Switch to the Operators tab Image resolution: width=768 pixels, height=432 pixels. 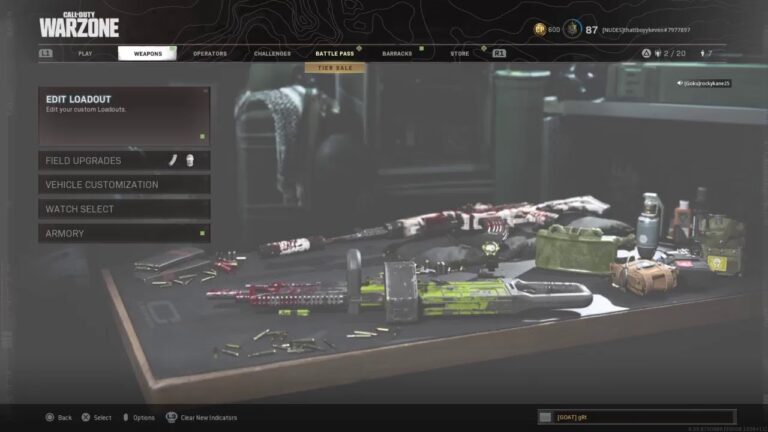(210, 53)
